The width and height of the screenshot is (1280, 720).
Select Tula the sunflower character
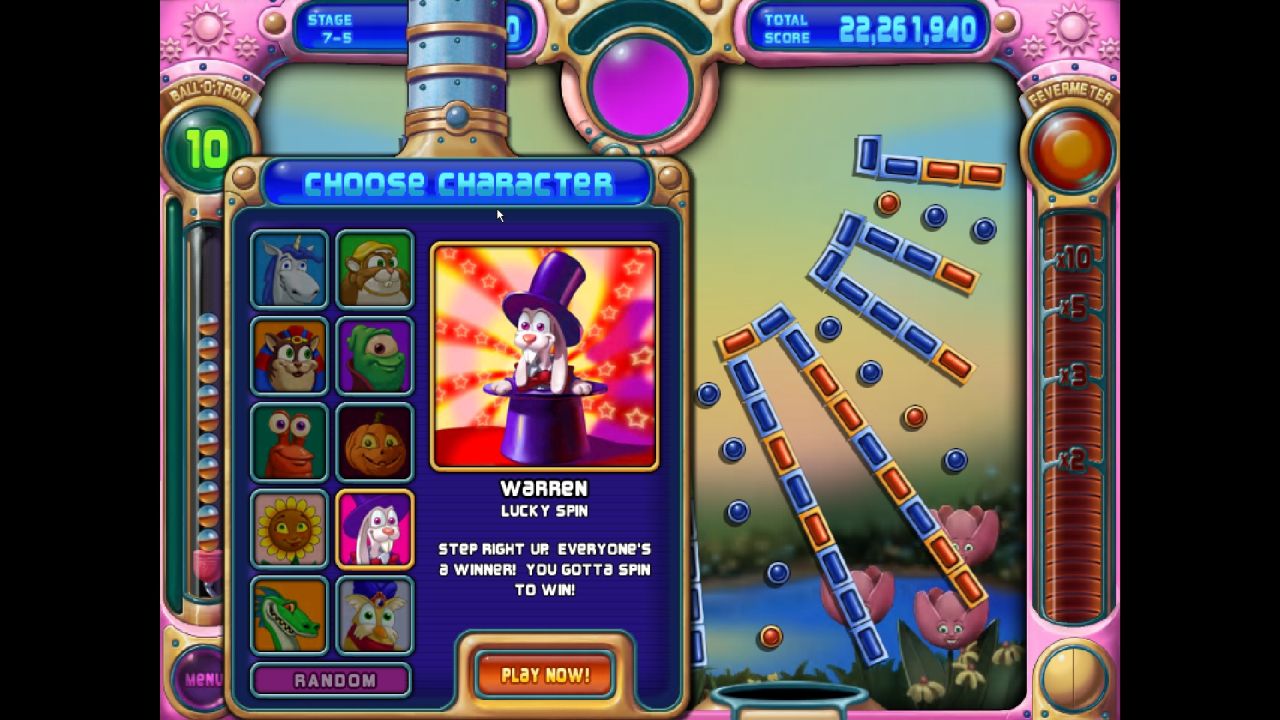pyautogui.click(x=287, y=528)
